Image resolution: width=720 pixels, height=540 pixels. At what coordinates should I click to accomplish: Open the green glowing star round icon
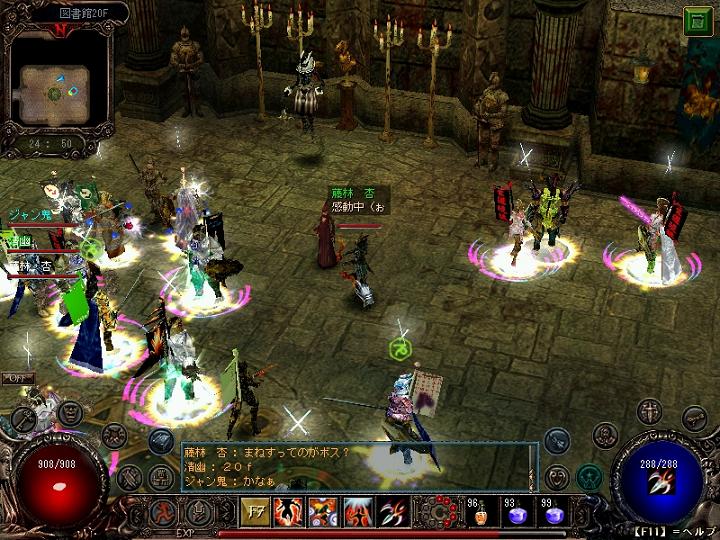click(x=589, y=477)
